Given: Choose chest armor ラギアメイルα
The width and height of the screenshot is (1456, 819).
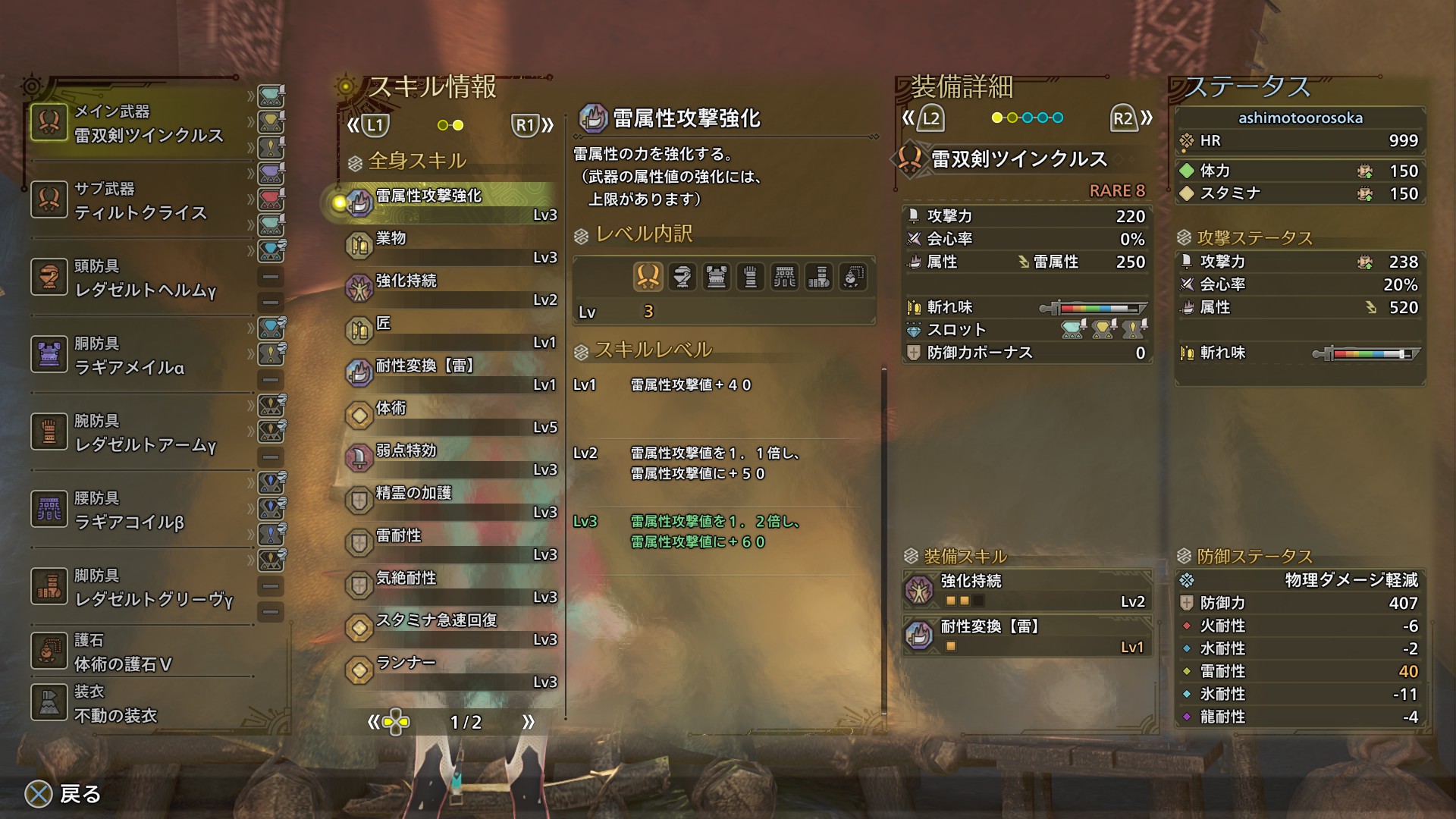Looking at the screenshot, I should coord(140,356).
